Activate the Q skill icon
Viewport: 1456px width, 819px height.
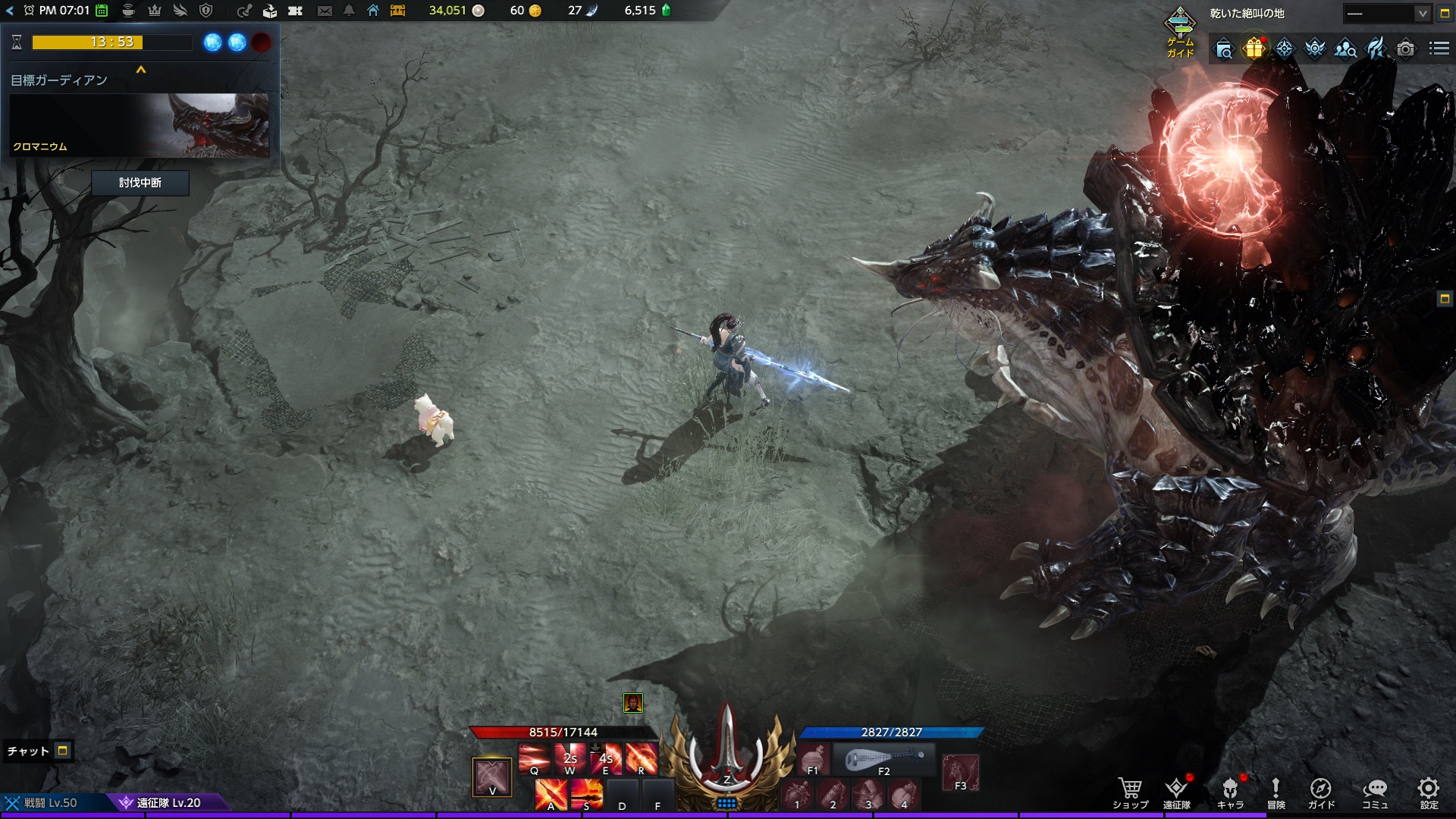(x=534, y=758)
